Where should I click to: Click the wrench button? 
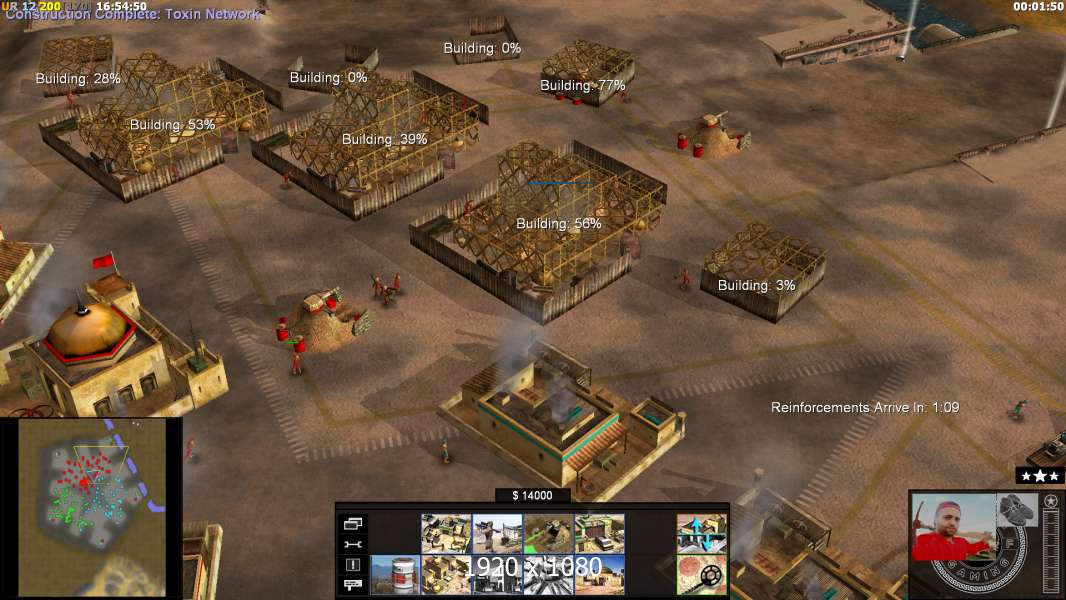pyautogui.click(x=353, y=544)
